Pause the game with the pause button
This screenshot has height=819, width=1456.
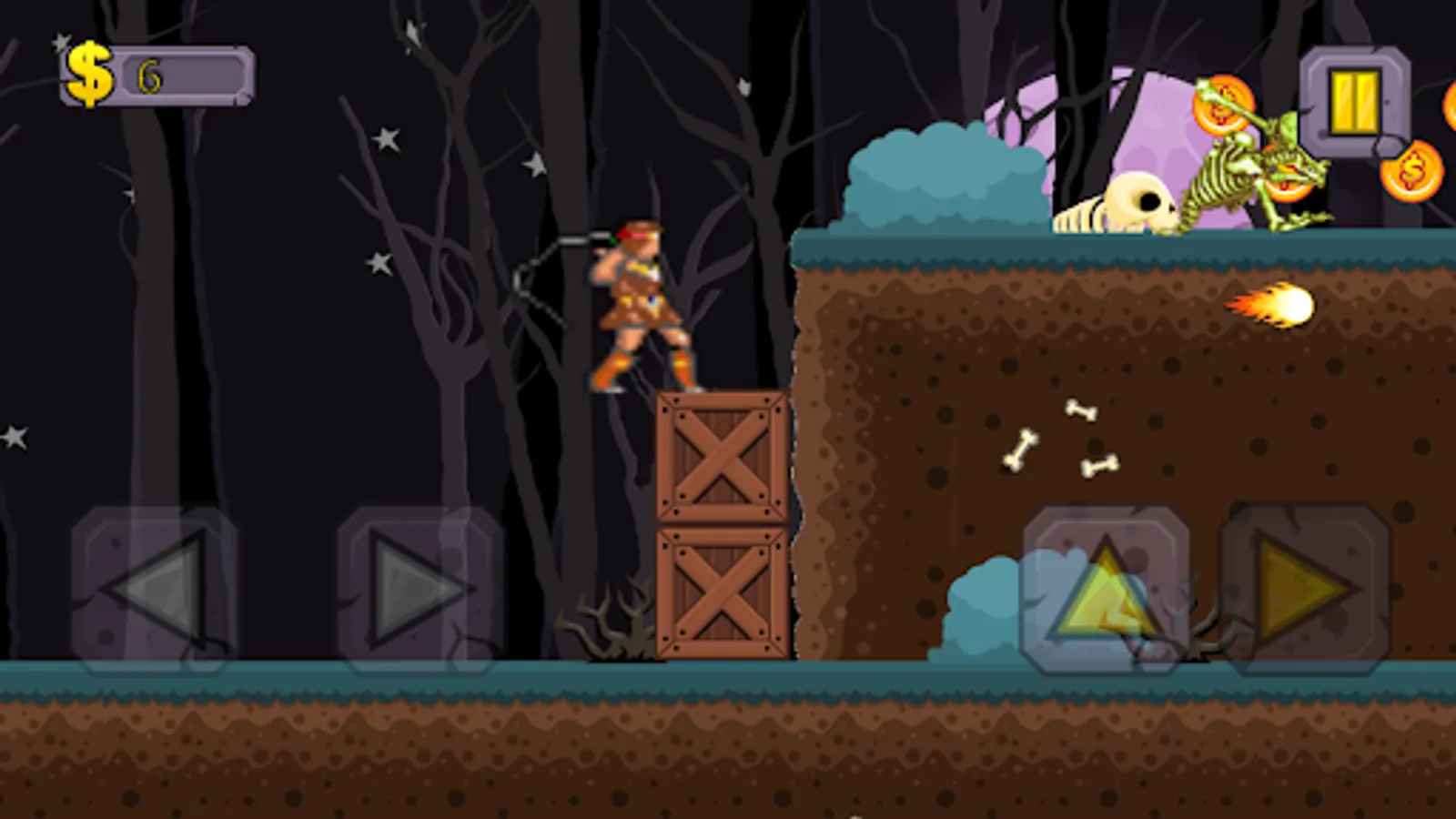click(1353, 102)
